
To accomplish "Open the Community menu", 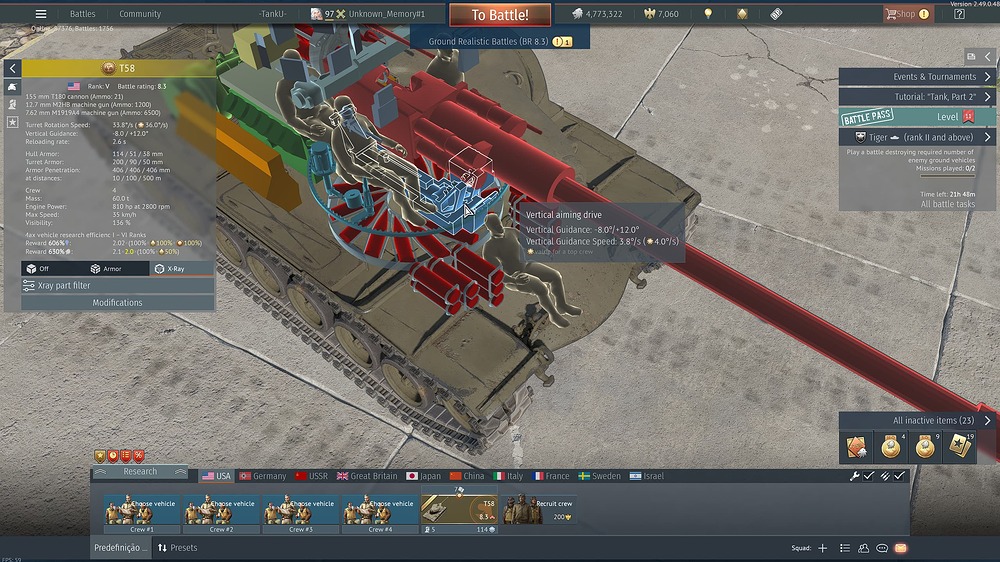I will point(140,14).
